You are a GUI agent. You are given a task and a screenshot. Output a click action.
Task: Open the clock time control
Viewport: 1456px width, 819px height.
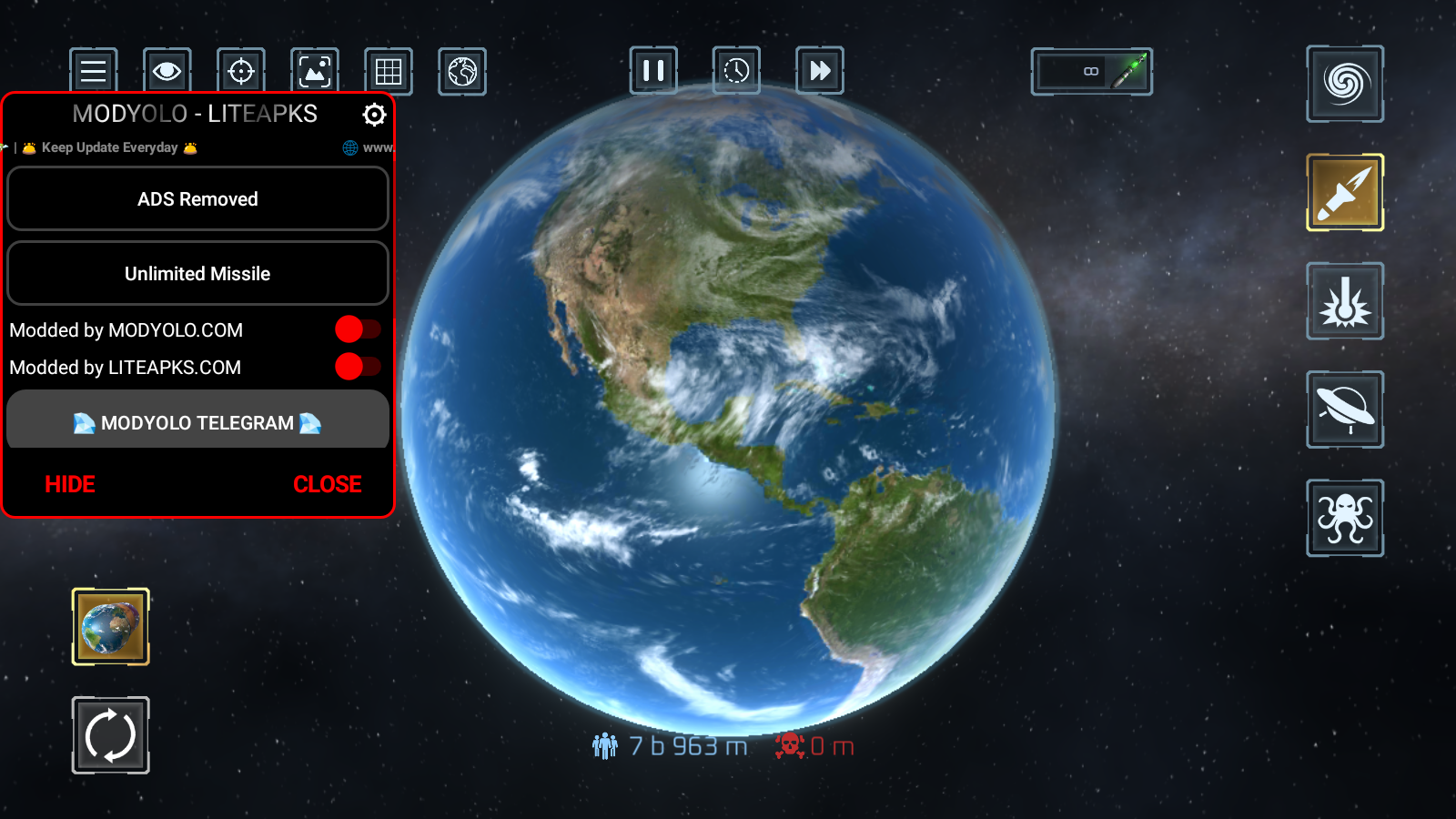pyautogui.click(x=736, y=70)
